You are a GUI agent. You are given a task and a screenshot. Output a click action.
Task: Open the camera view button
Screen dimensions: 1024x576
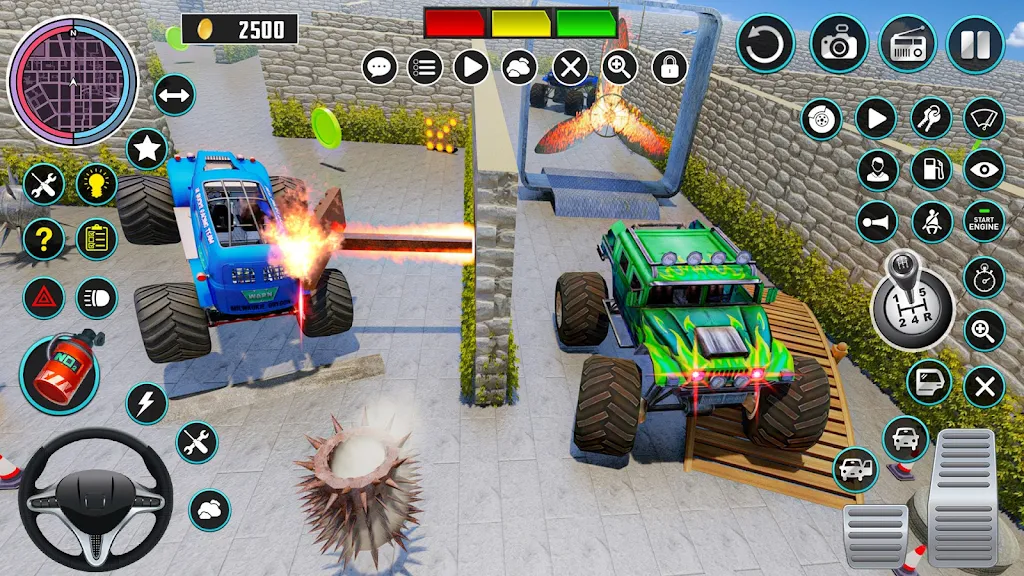[x=838, y=44]
